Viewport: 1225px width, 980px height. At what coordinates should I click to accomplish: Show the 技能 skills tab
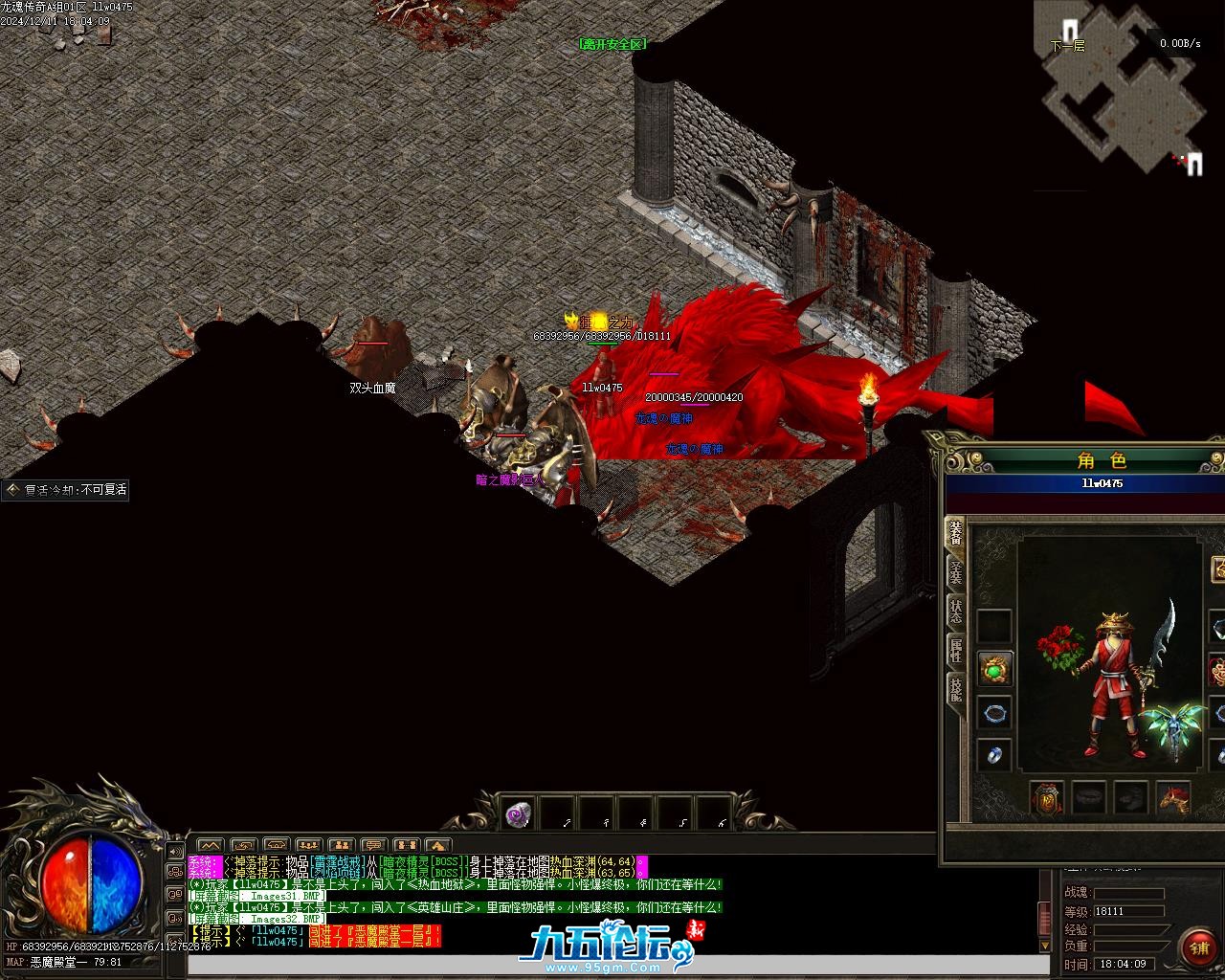pos(955,689)
